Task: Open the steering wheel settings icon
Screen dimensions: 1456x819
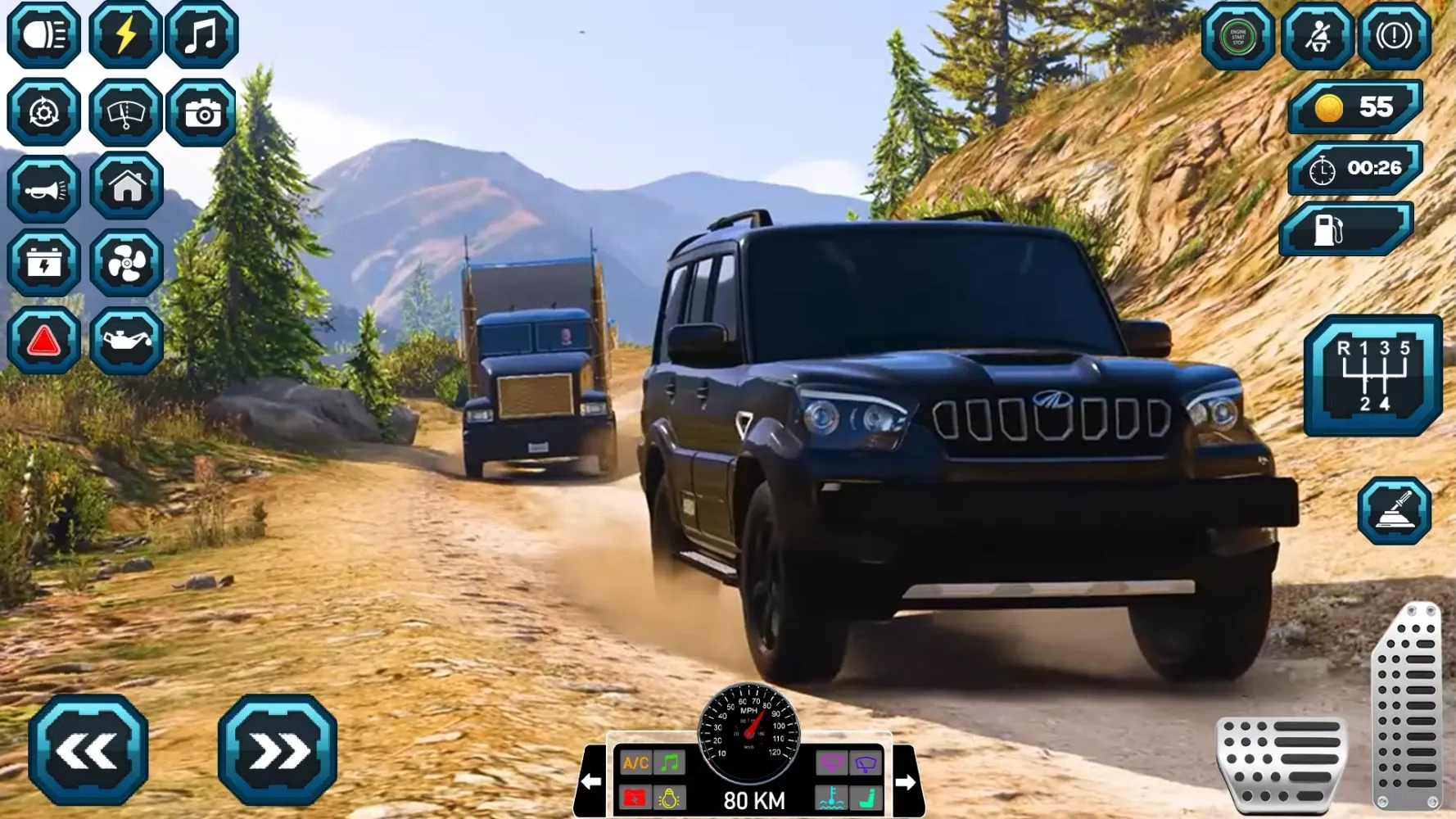Action: point(44,112)
